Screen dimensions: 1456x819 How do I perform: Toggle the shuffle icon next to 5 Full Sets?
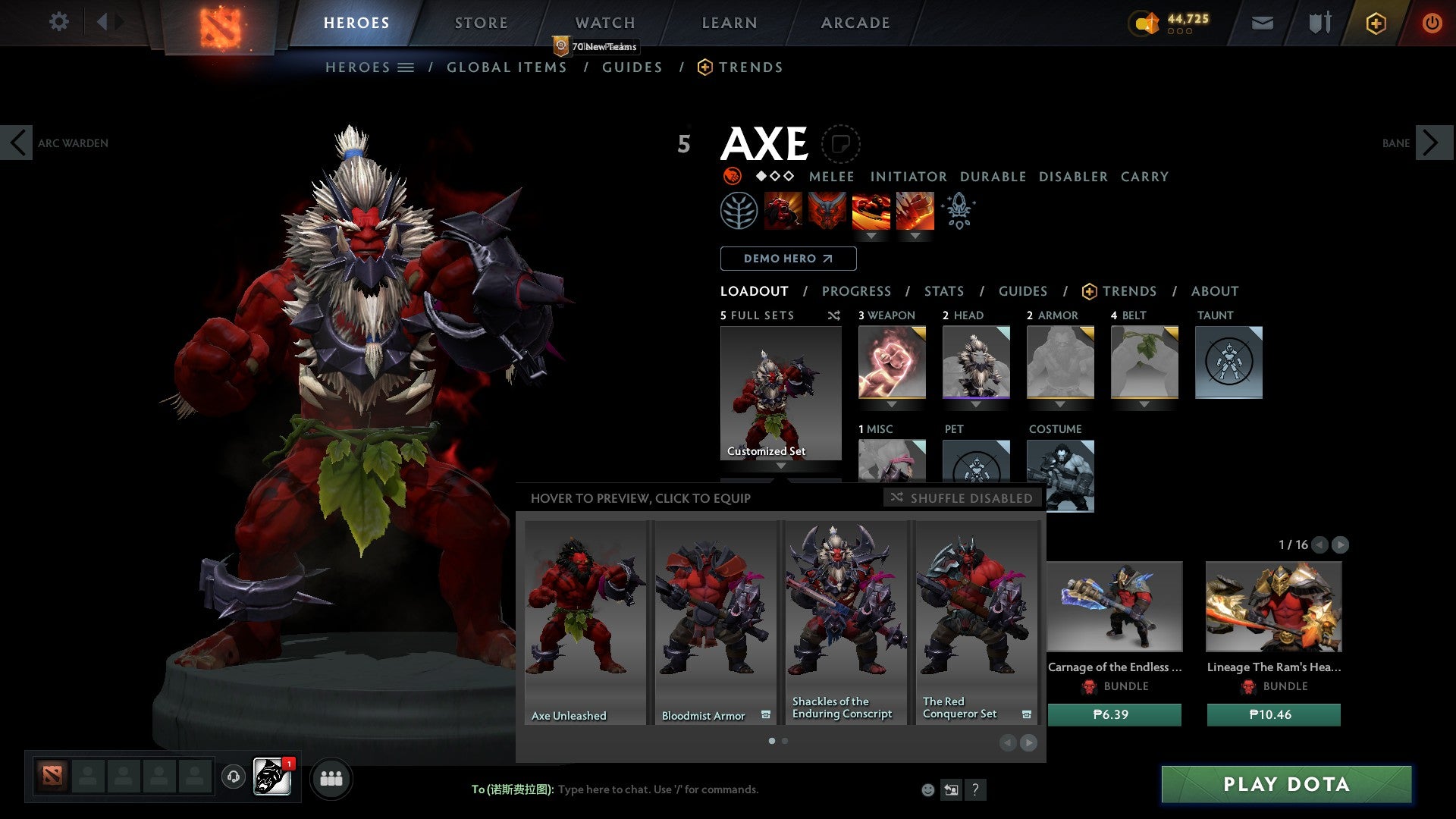point(834,315)
